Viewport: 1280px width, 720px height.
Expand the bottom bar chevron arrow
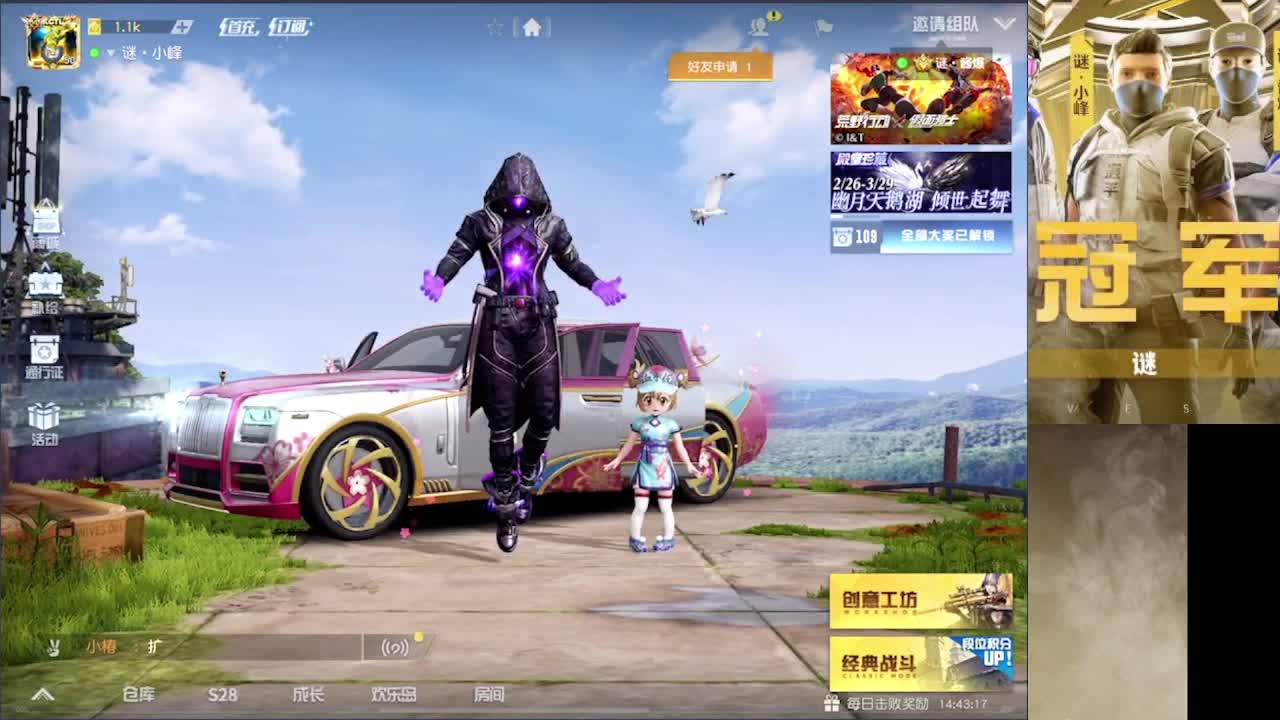click(41, 692)
